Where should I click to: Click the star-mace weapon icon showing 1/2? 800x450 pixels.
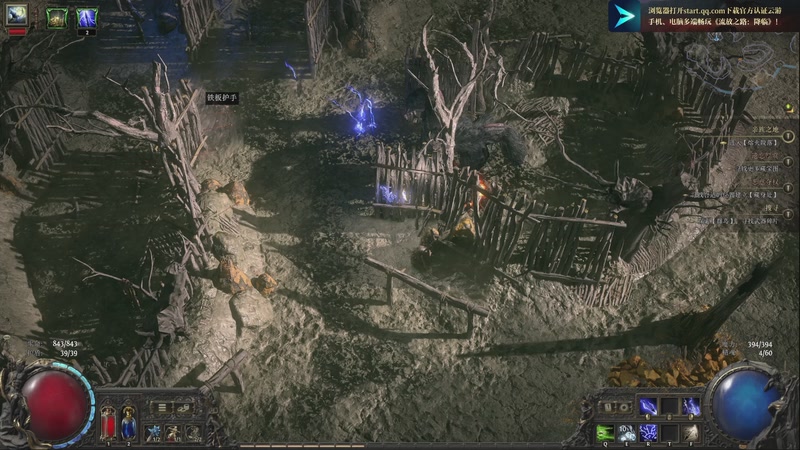[x=154, y=432]
